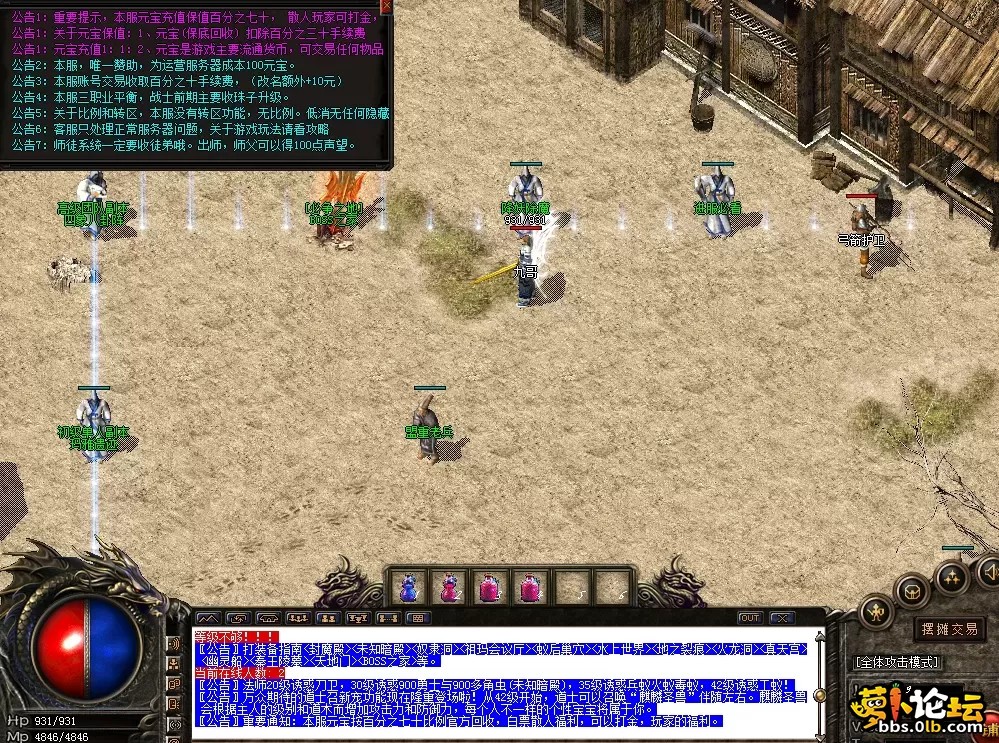Open the skills icon with three stars
The image size is (999, 743).
click(x=951, y=576)
